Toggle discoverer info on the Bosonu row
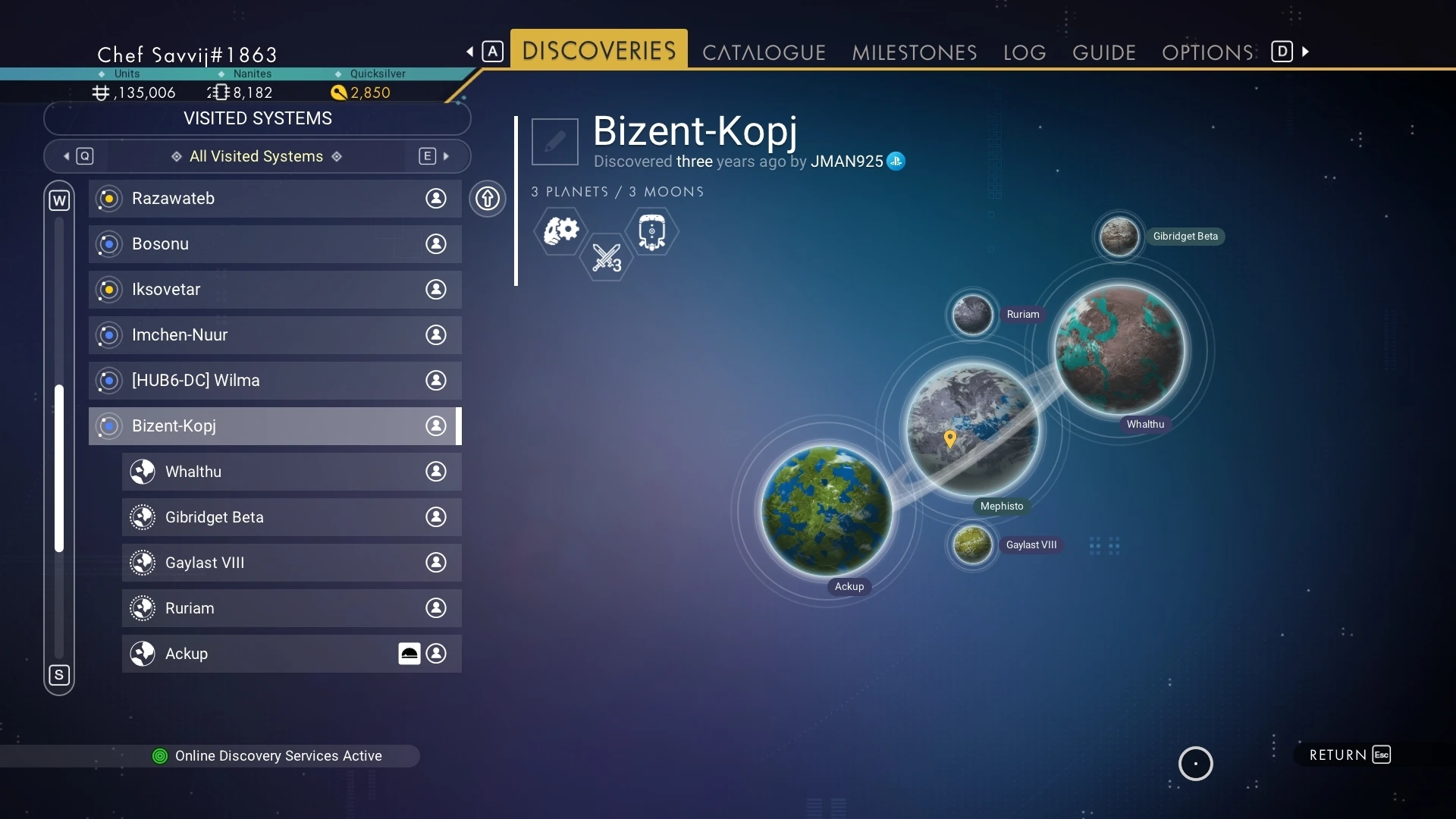Screen dimensions: 1456x819 (x=436, y=244)
